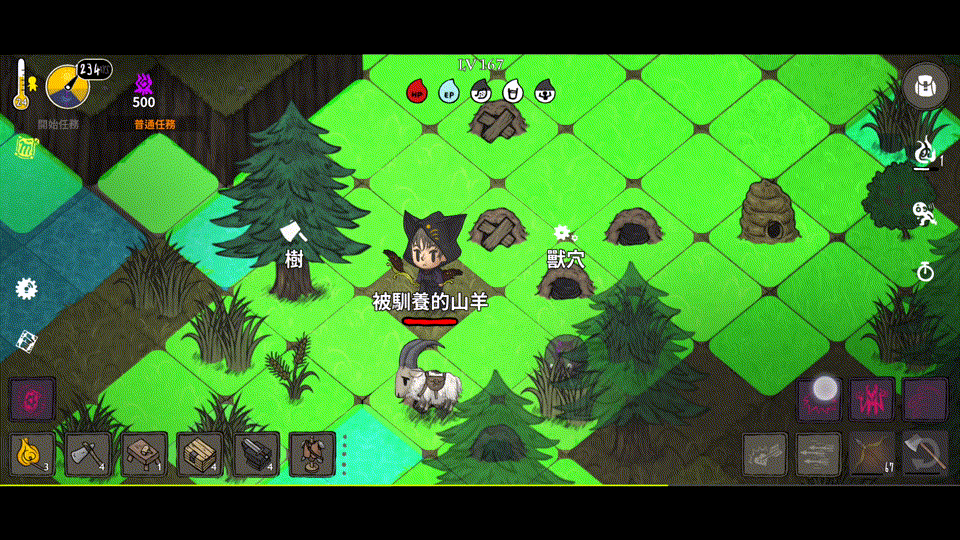Image resolution: width=960 pixels, height=540 pixels.
Task: Tap the flame campfire icon
Action: coord(925,153)
